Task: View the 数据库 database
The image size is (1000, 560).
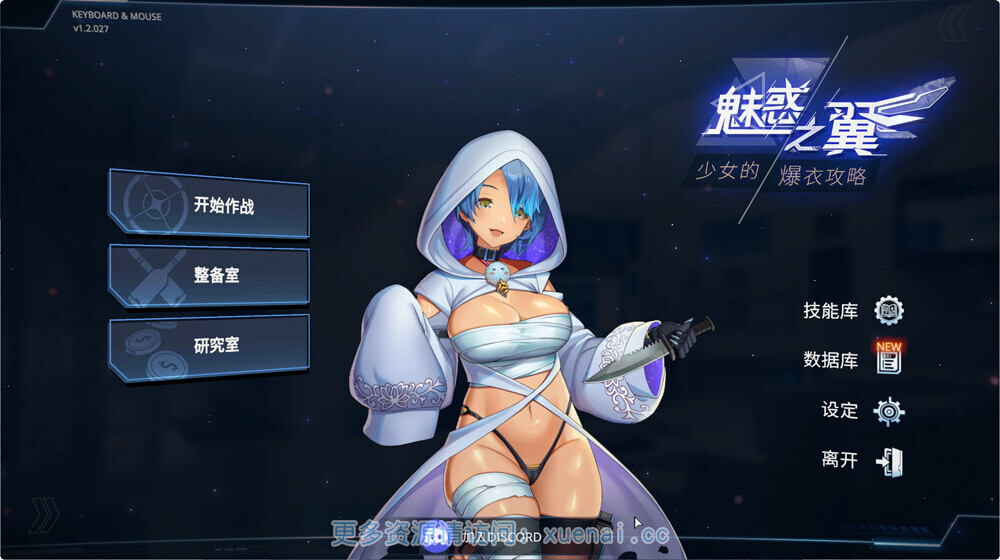Action: tap(853, 360)
